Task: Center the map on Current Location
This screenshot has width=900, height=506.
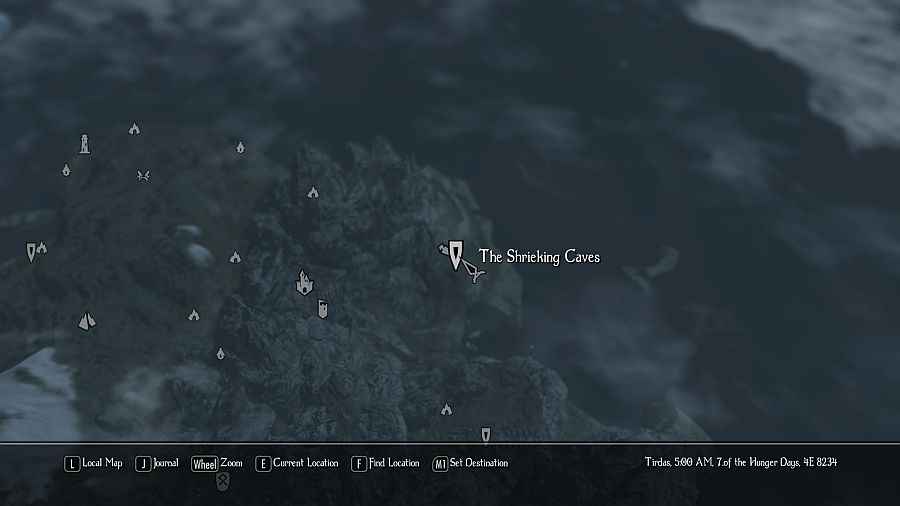Action: pos(297,464)
